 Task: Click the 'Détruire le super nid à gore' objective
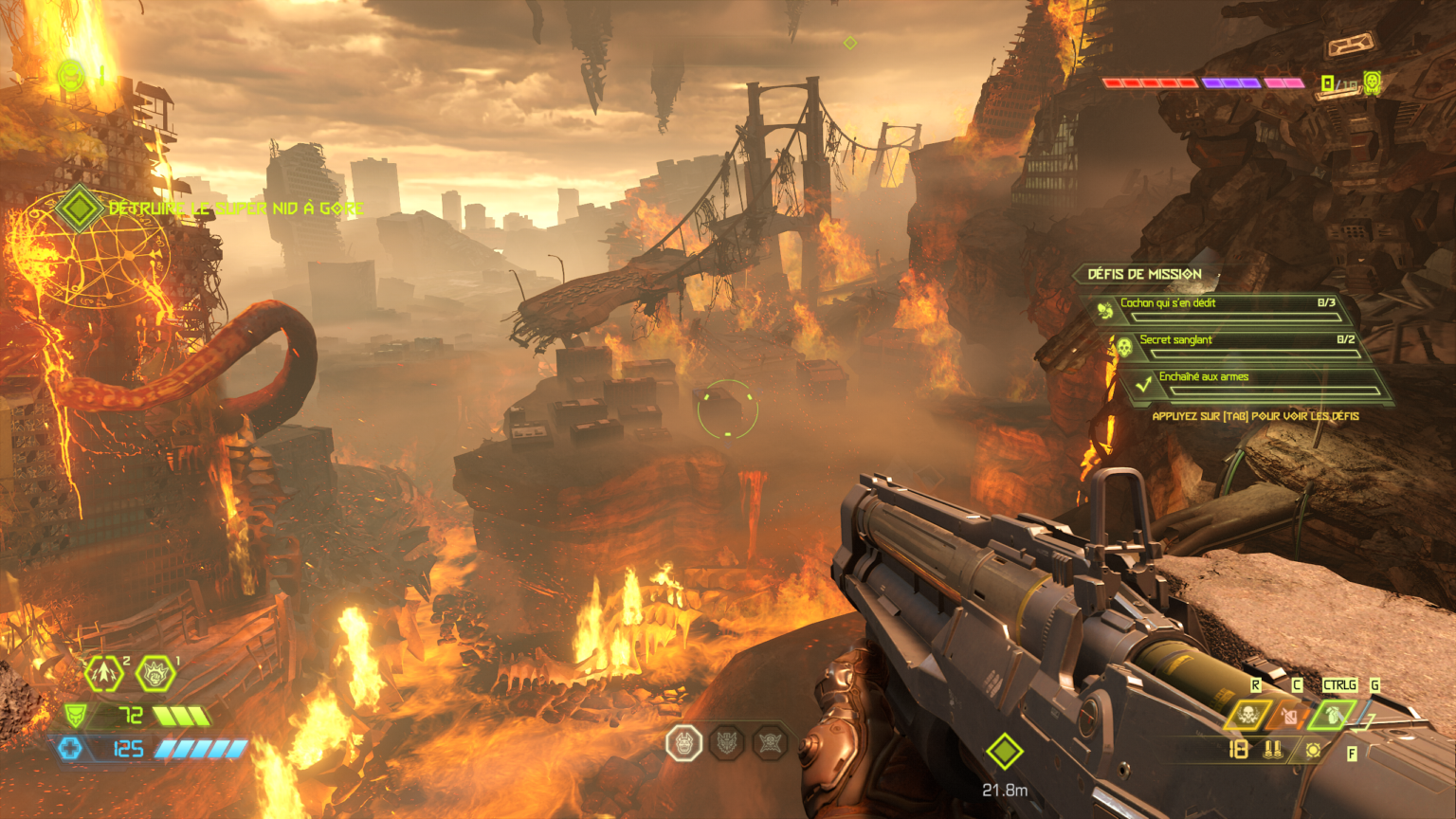[236, 209]
